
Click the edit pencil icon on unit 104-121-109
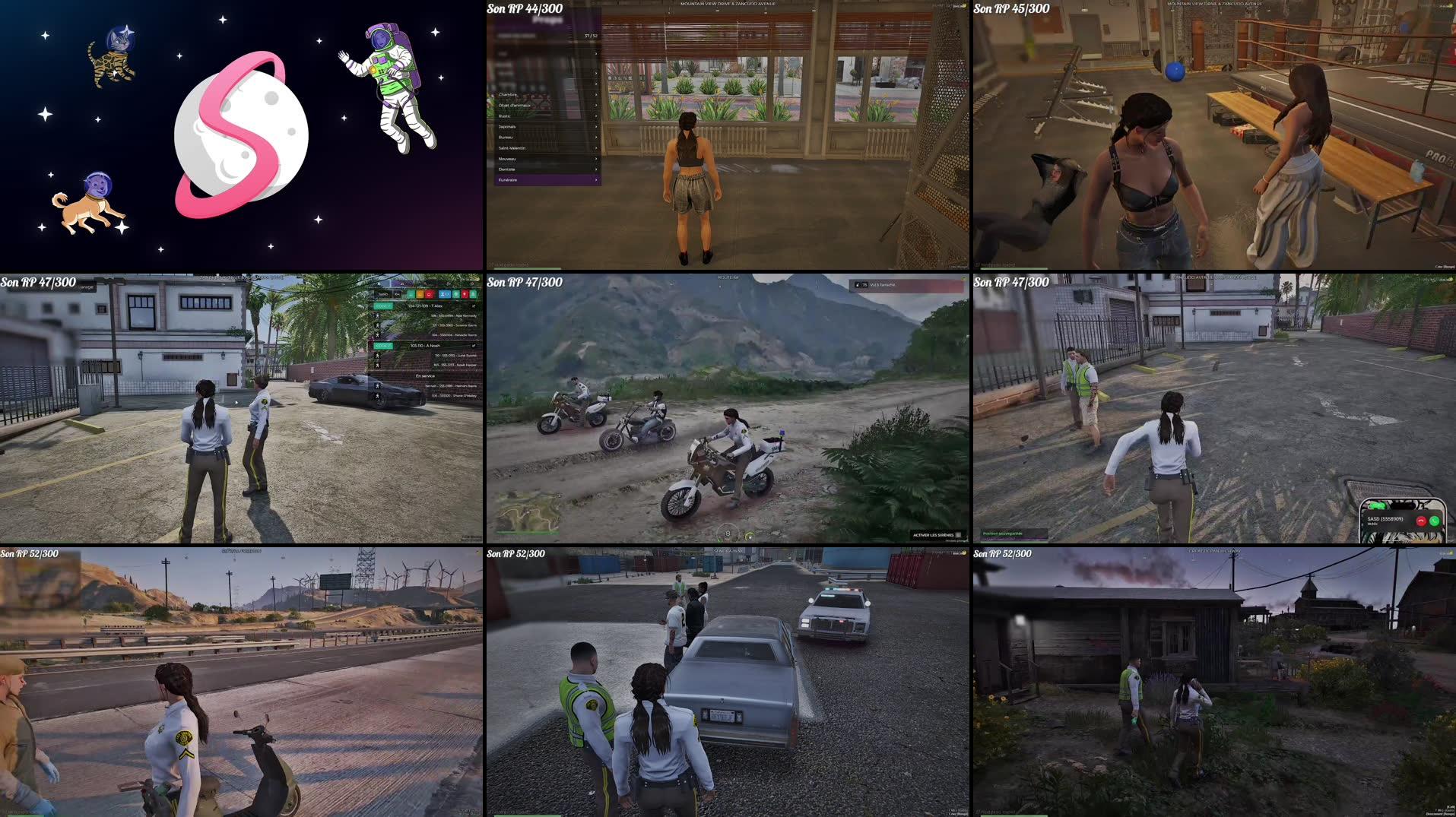473,306
